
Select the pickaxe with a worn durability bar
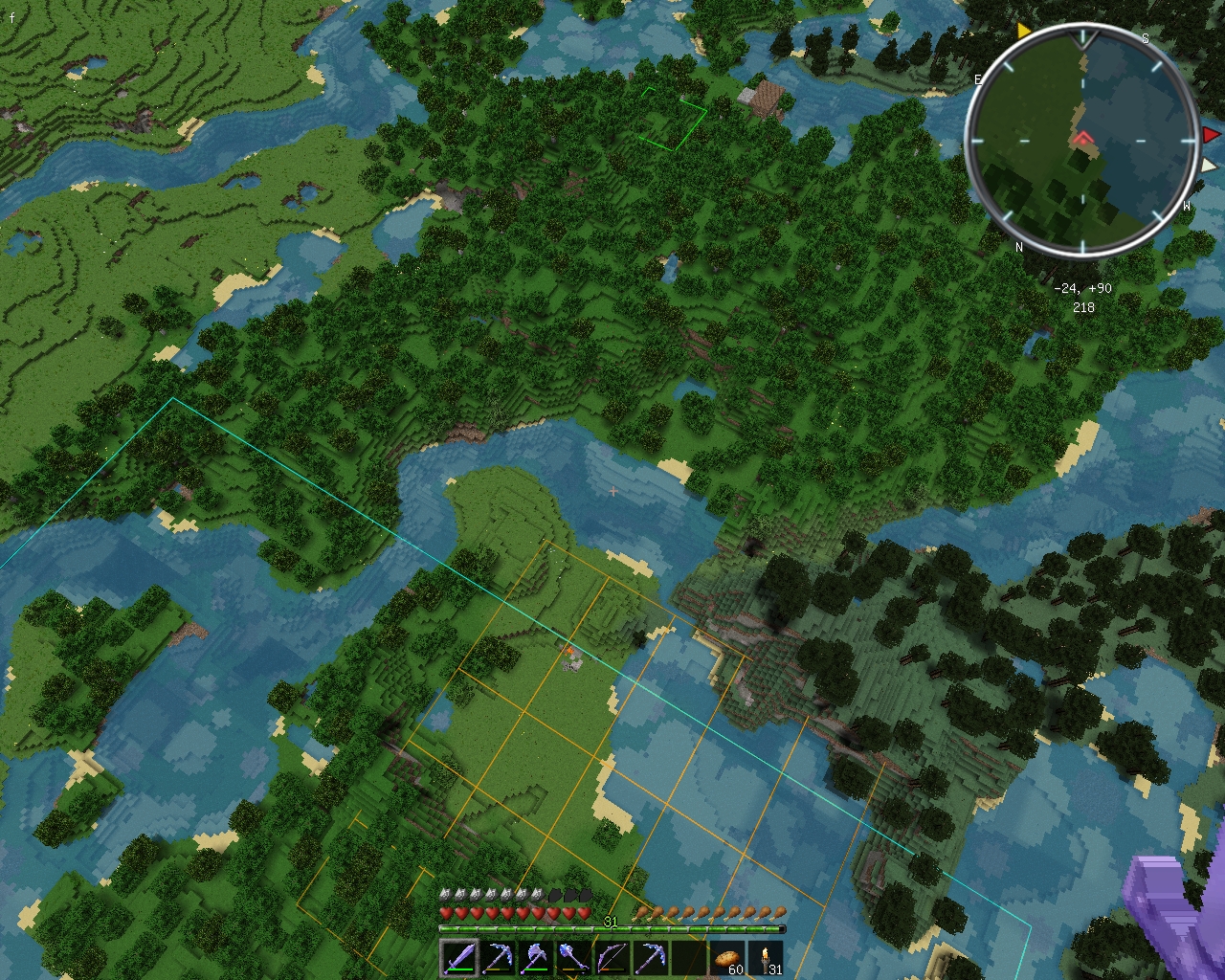click(497, 958)
